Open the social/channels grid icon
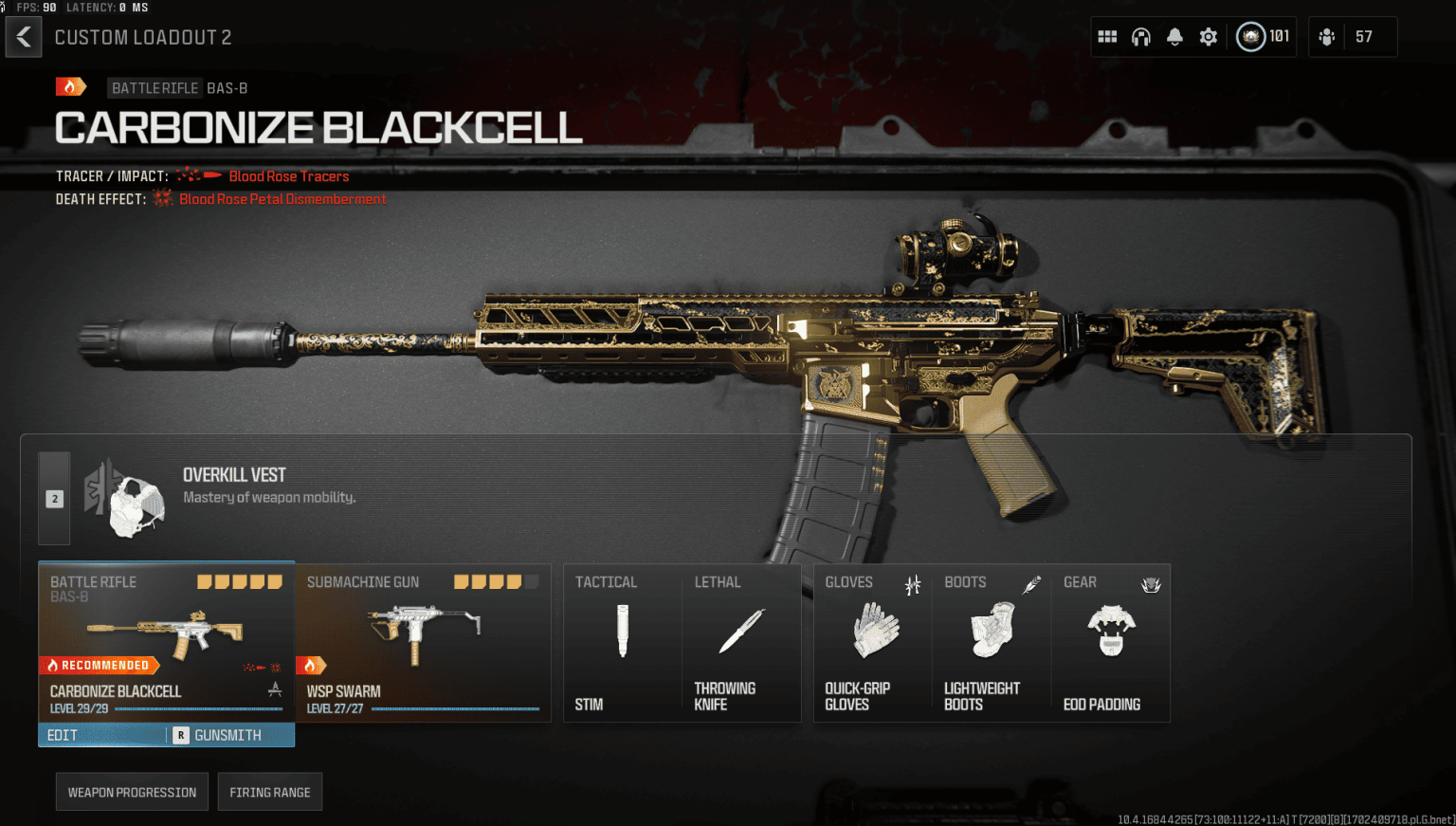The width and height of the screenshot is (1456, 826). coord(1106,35)
